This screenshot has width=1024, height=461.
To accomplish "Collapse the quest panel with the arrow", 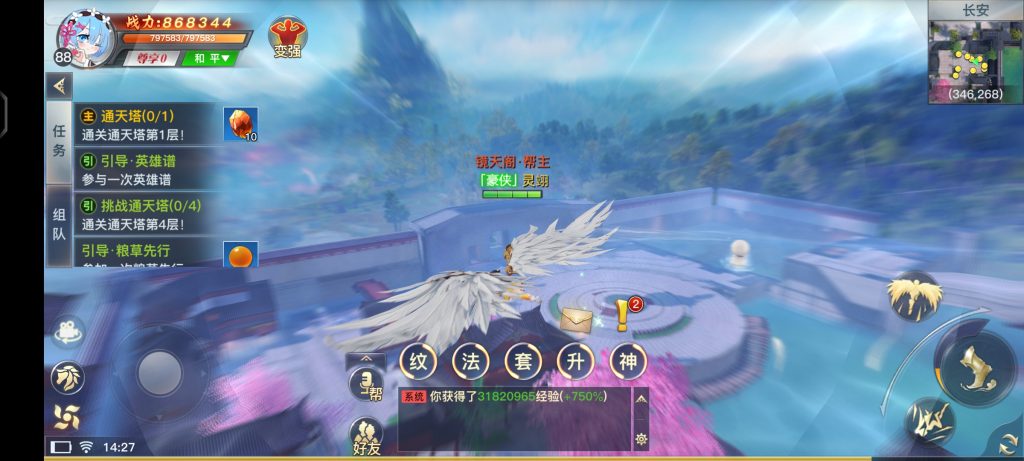I will [59, 85].
